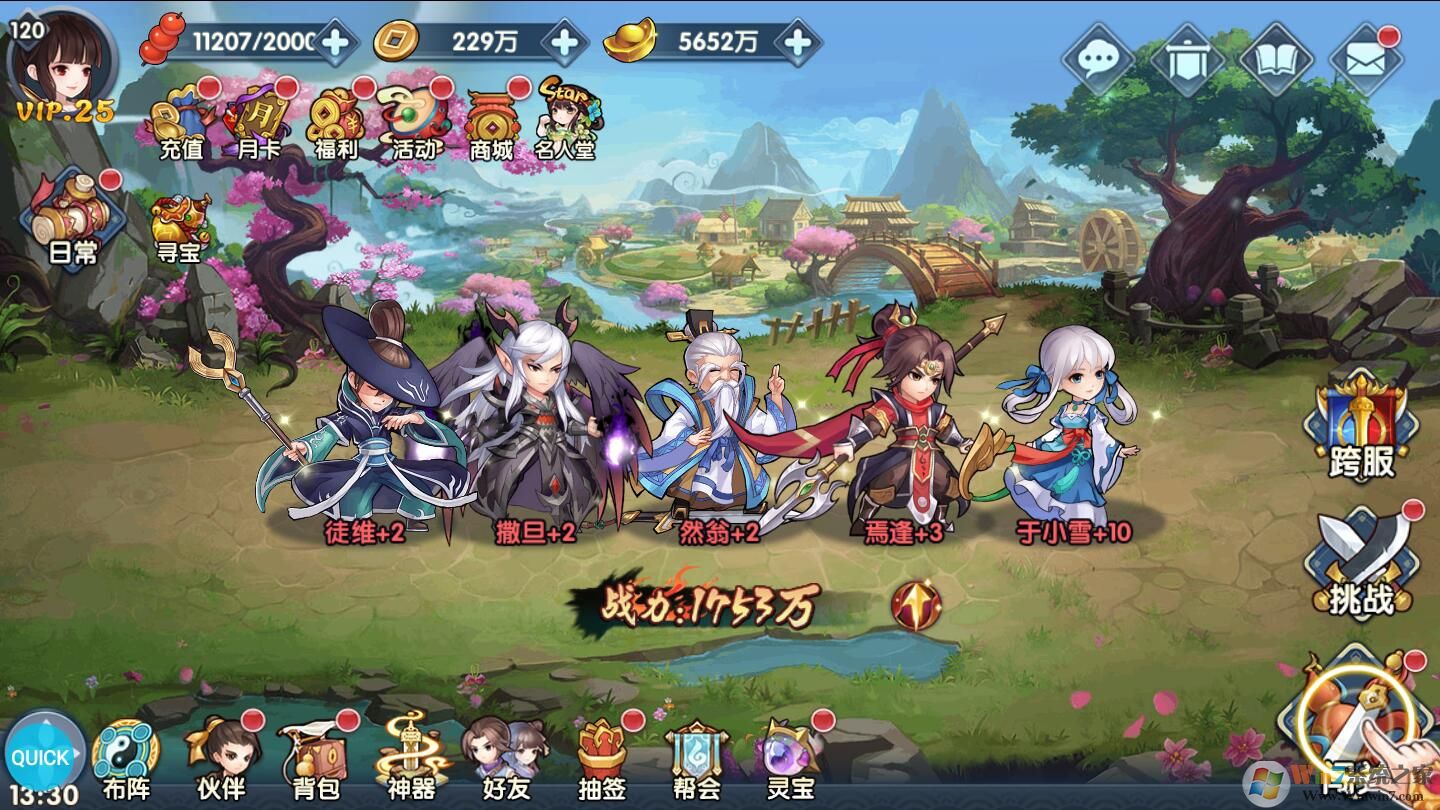
Task: Tap the QUICK action button
Action: 42,758
